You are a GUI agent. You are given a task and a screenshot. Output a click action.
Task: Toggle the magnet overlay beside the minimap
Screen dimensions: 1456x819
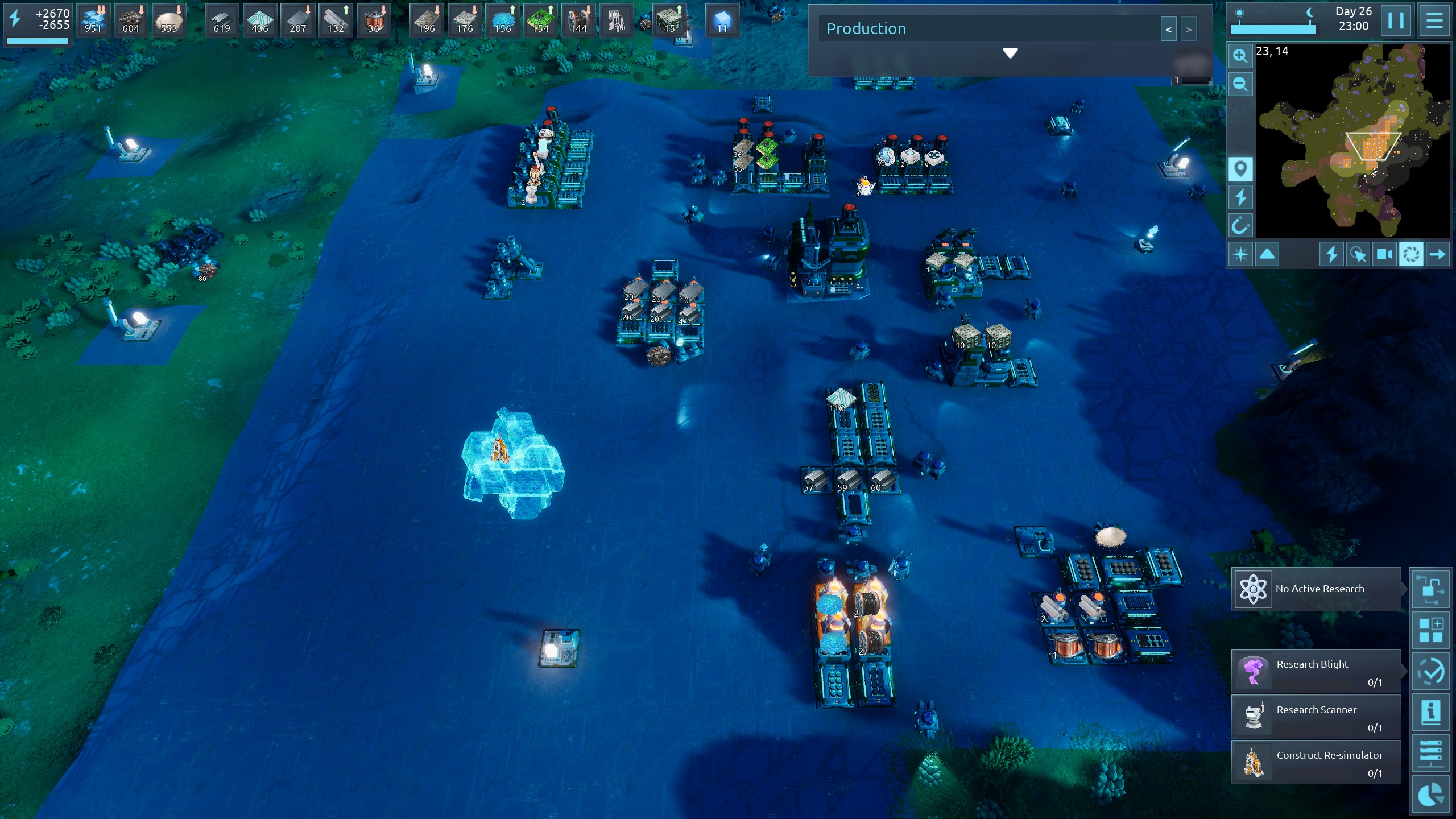[1240, 226]
